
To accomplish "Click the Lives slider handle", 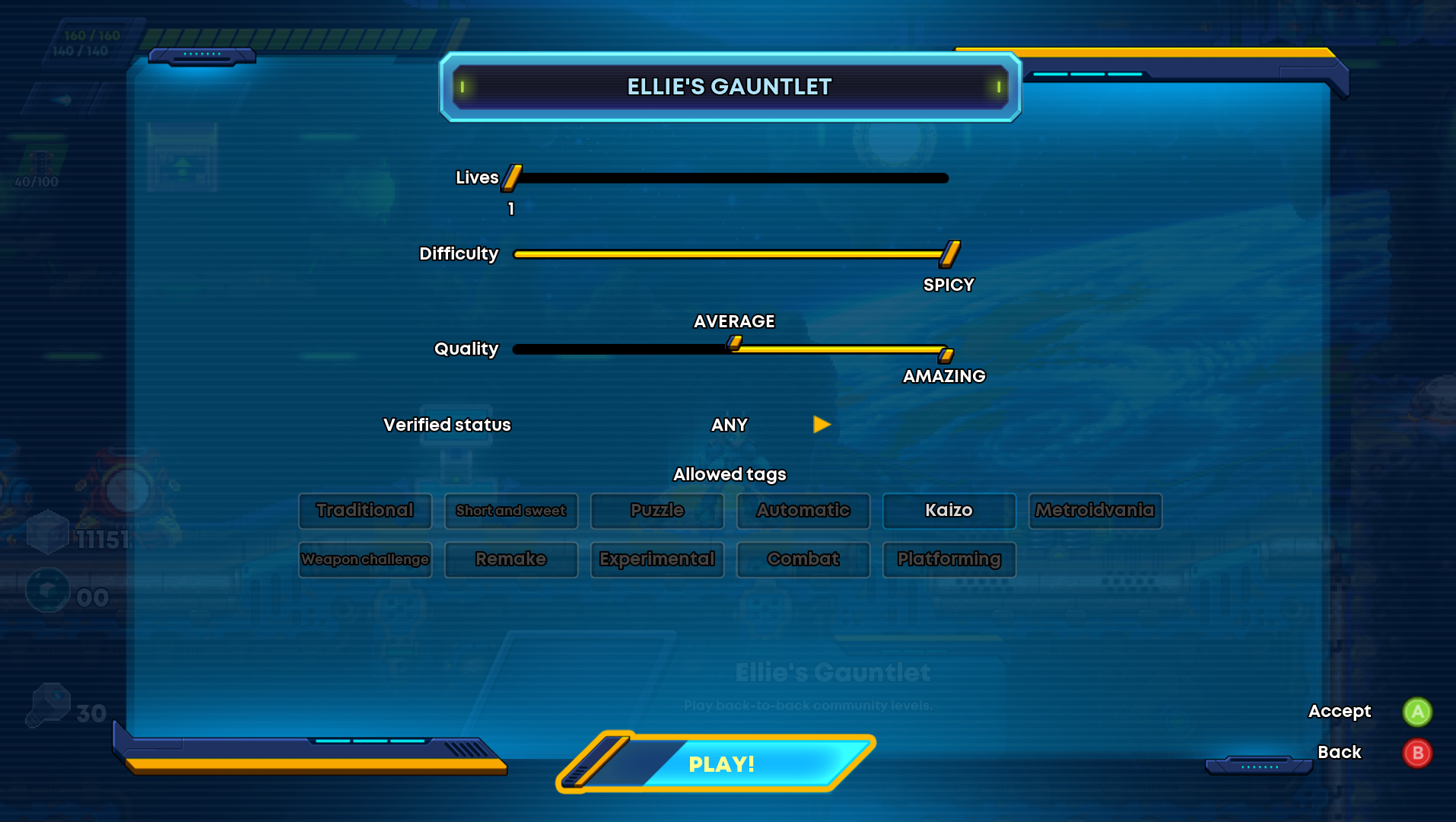I will pyautogui.click(x=512, y=177).
